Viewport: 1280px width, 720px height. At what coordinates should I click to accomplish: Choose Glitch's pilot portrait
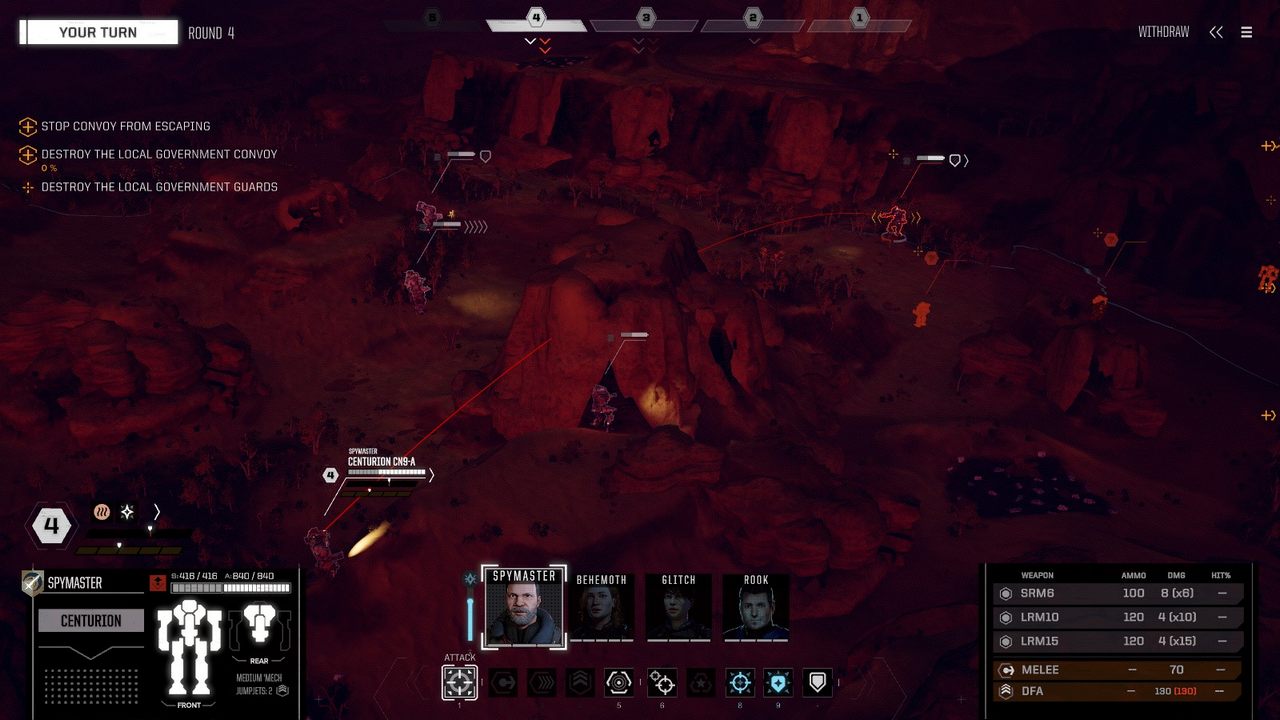679,608
